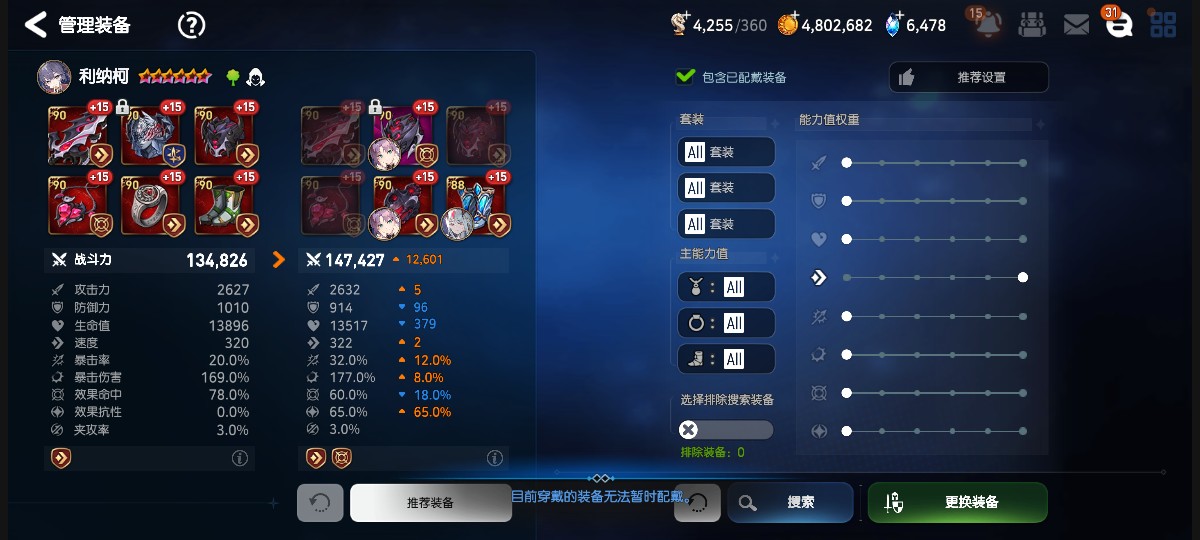This screenshot has width=1200, height=540.
Task: Open the boots main stat dropdown
Action: pos(726,359)
